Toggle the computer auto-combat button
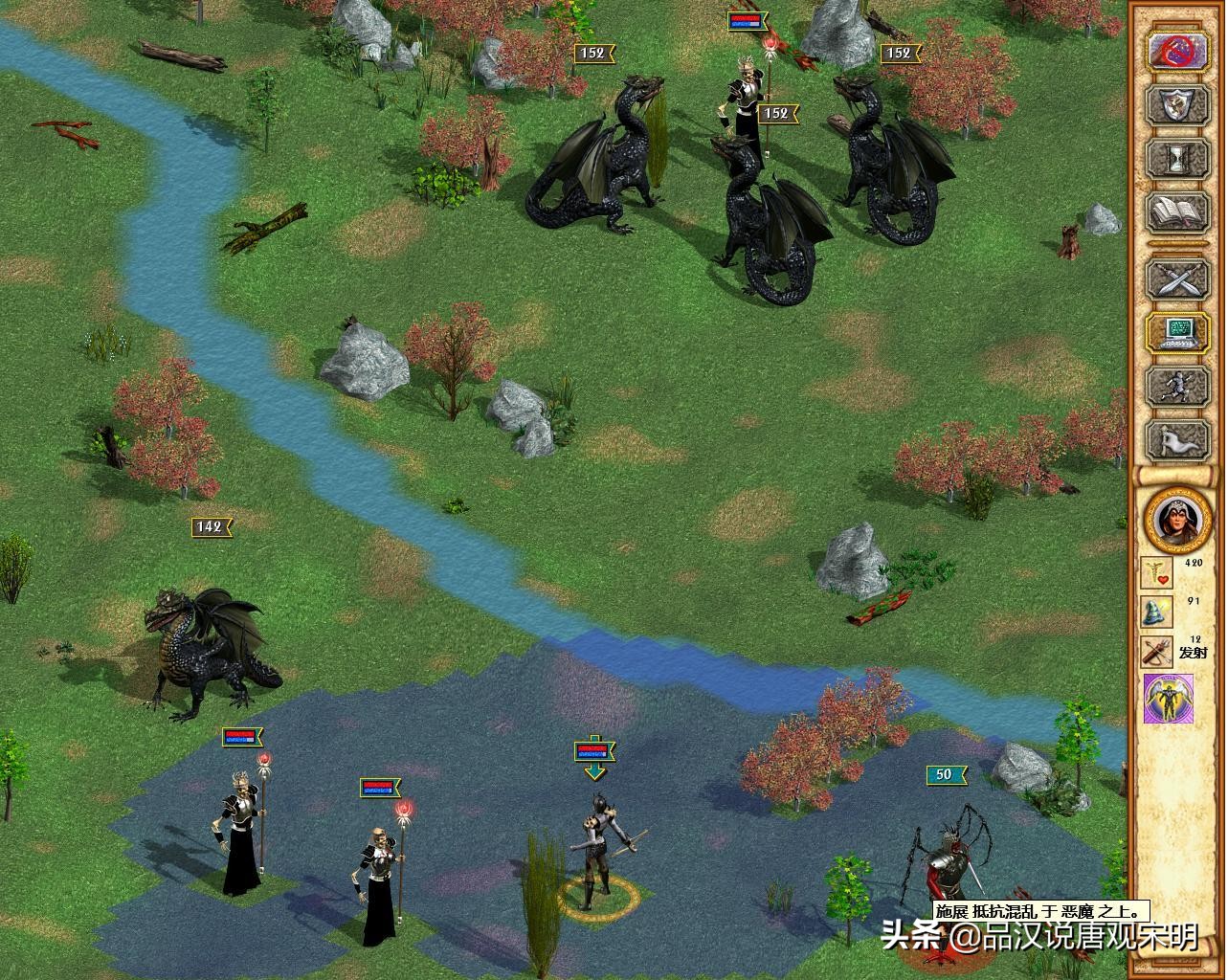 click(1176, 332)
